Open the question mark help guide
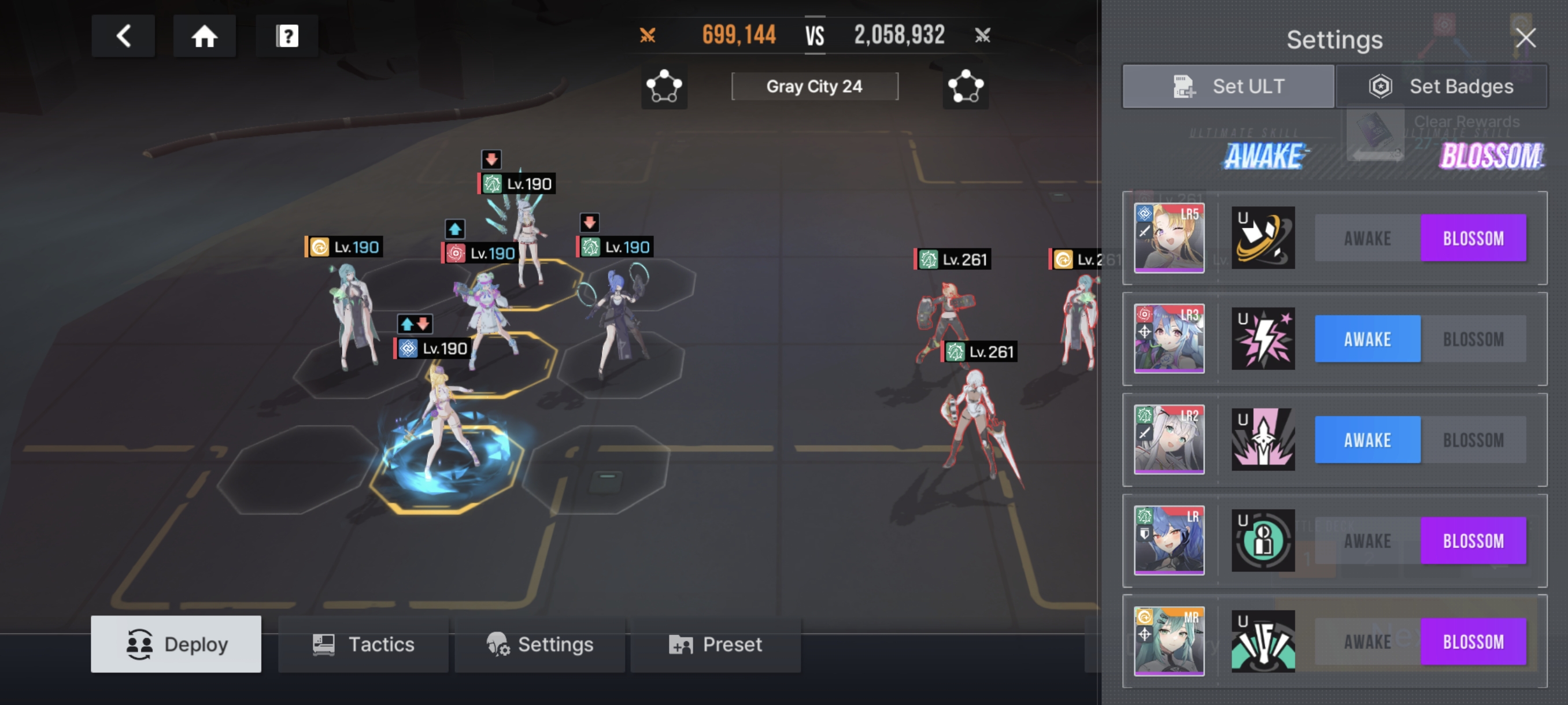 [287, 36]
